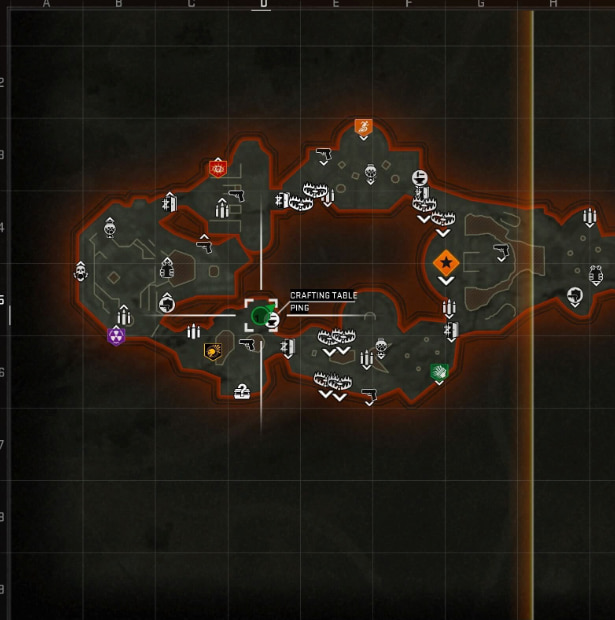Viewport: 615px width, 620px height.
Task: Choose the orange running-figure perk marker
Action: pos(363,127)
